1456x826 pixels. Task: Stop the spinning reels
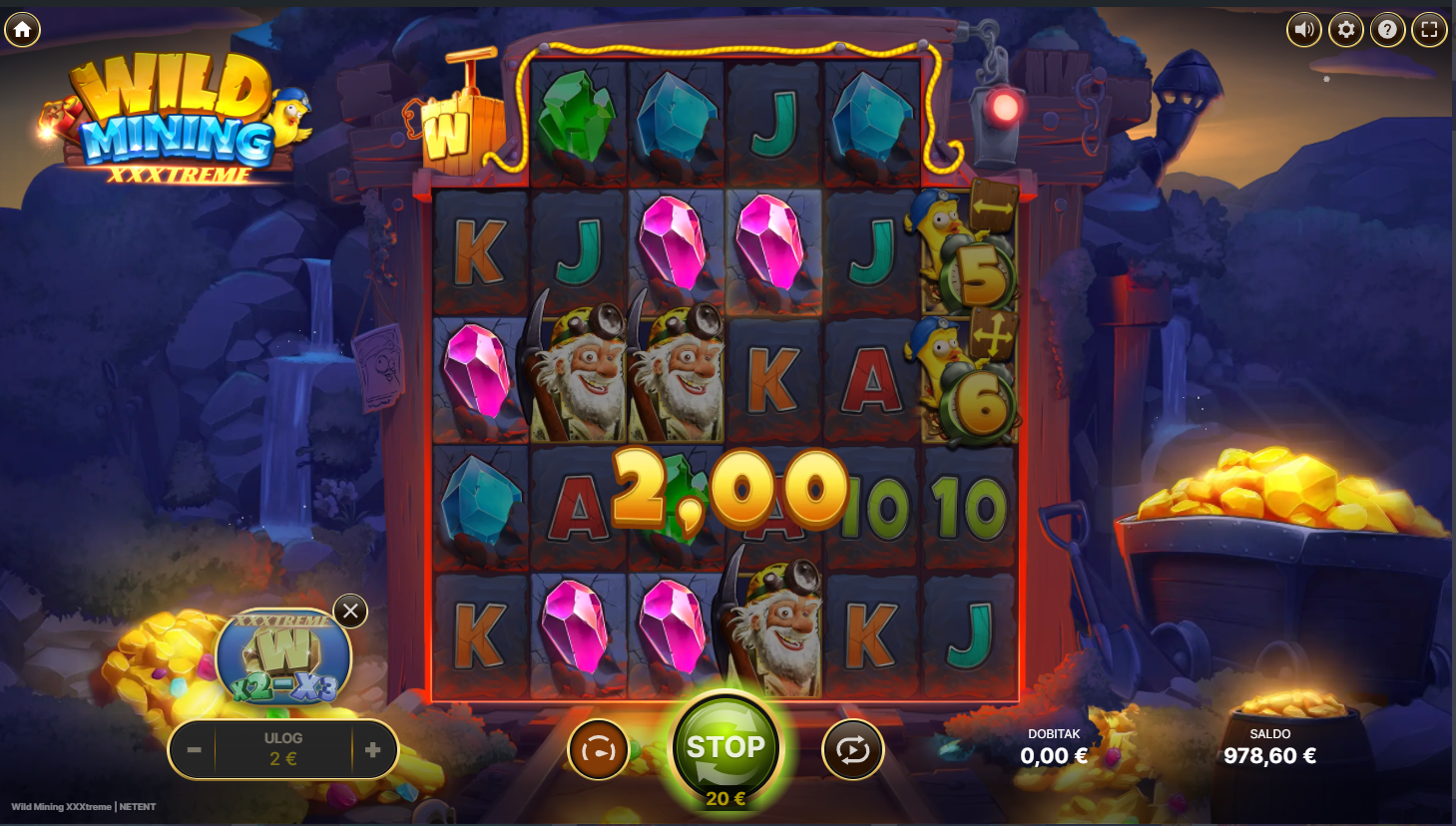click(x=726, y=748)
